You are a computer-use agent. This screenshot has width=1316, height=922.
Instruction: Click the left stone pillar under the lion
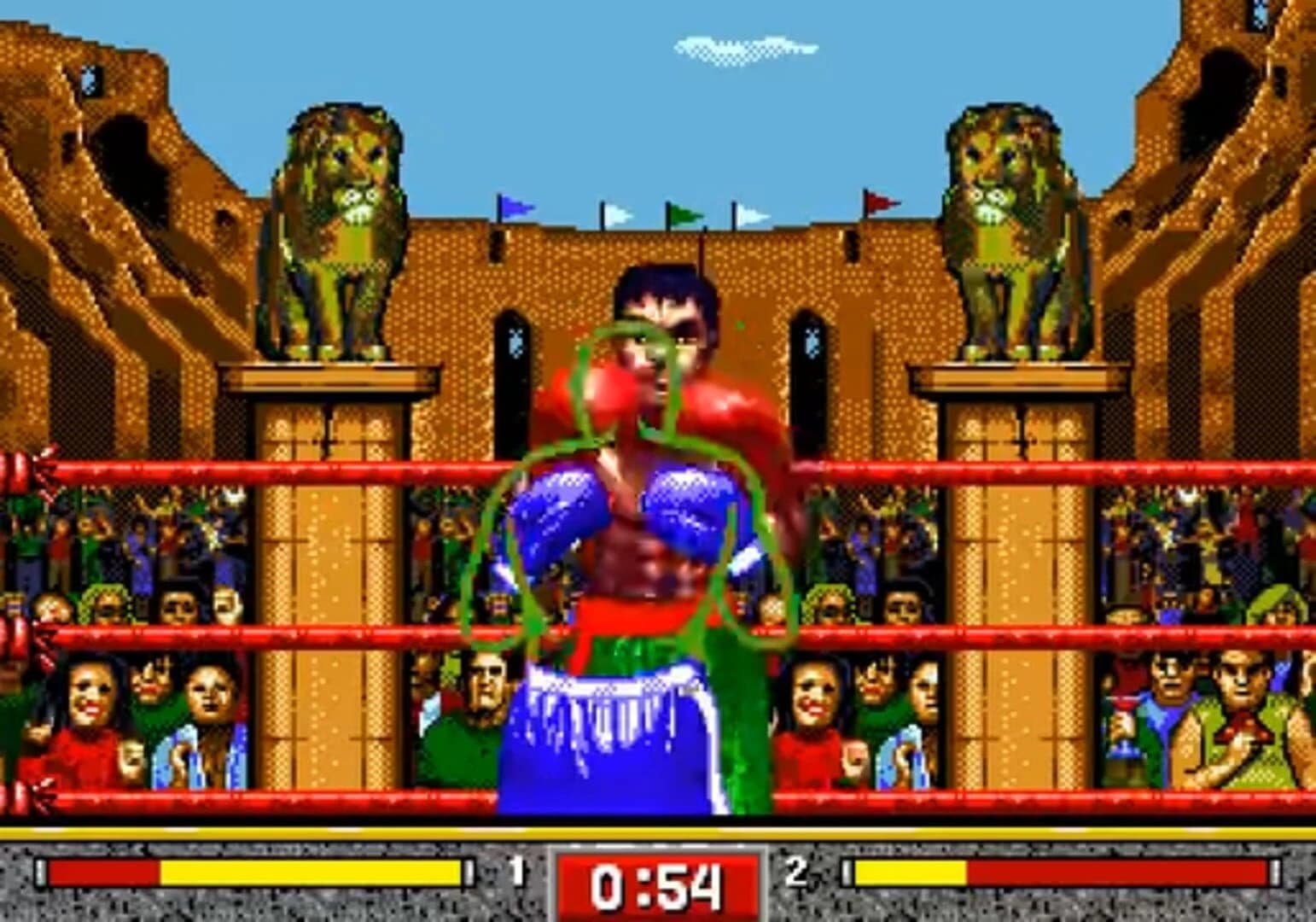[x=329, y=598]
